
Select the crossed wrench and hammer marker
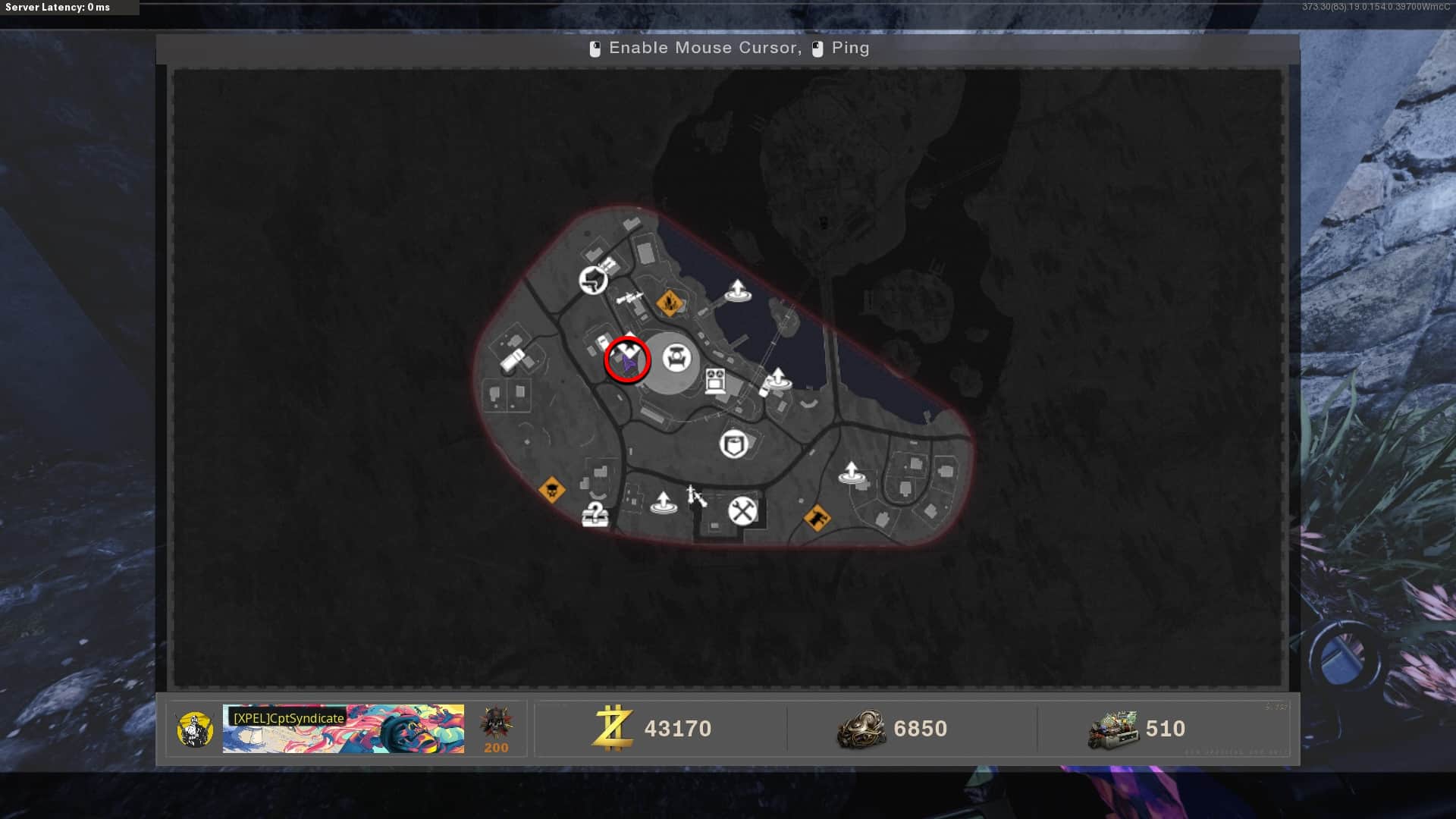click(x=742, y=511)
